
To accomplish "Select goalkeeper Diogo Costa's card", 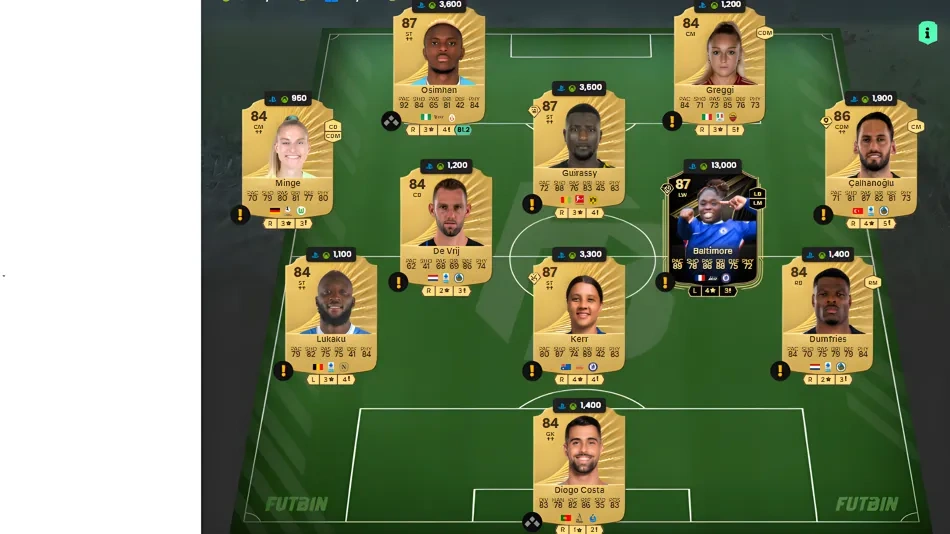I will click(x=579, y=460).
